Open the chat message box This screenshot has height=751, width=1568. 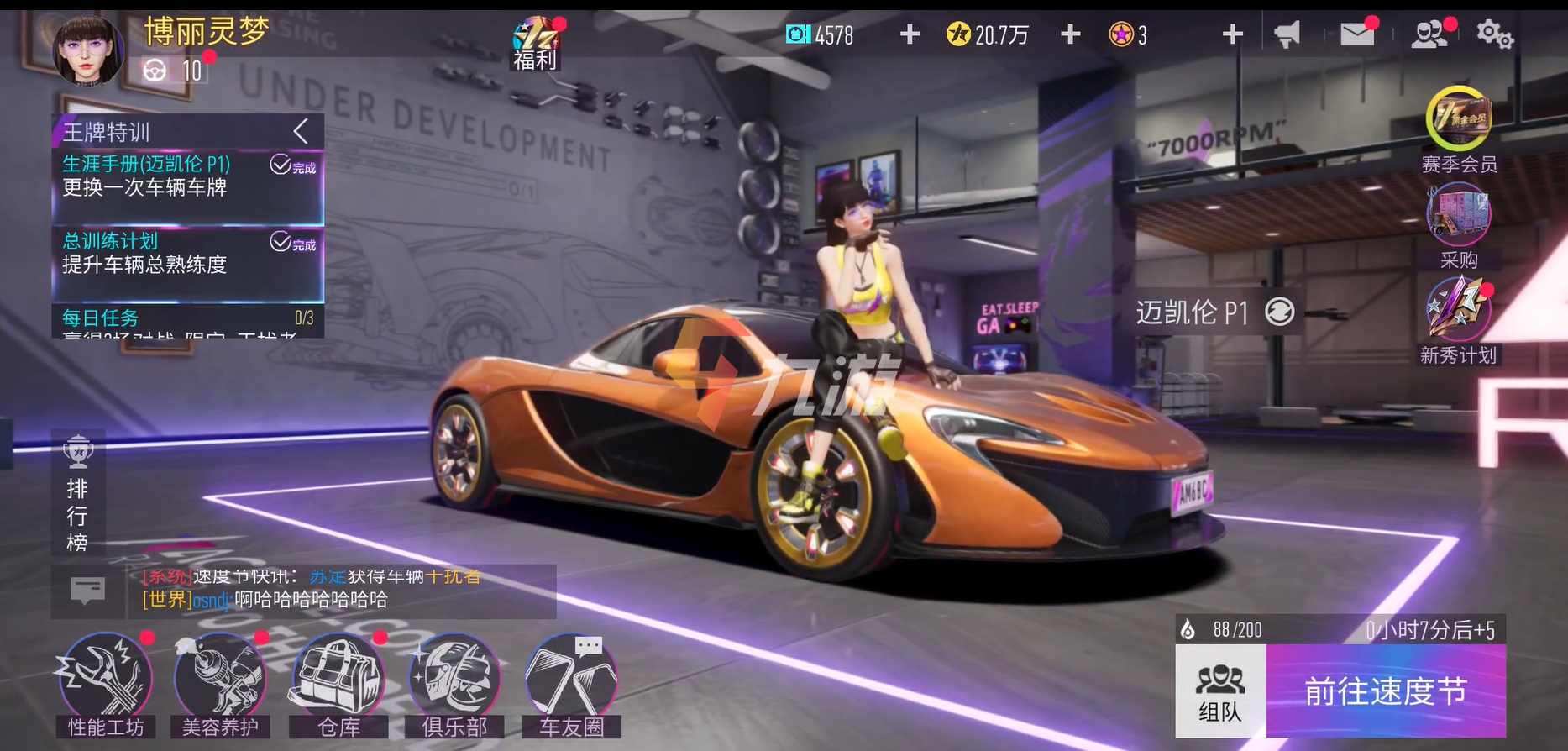(x=87, y=591)
